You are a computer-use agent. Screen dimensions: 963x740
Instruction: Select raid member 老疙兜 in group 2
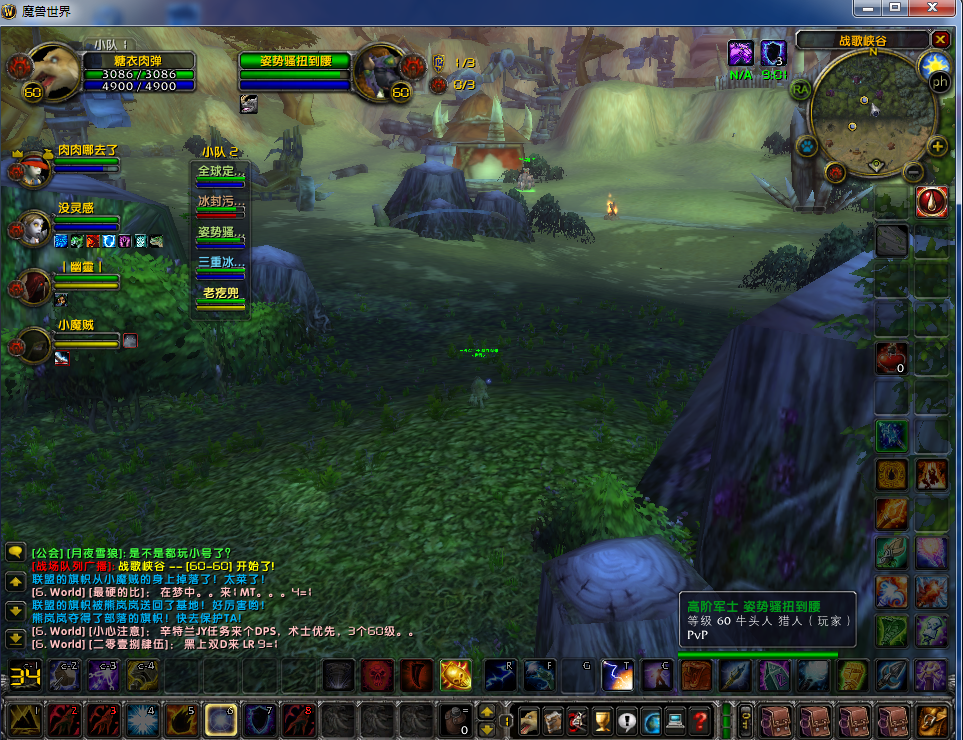pyautogui.click(x=220, y=294)
